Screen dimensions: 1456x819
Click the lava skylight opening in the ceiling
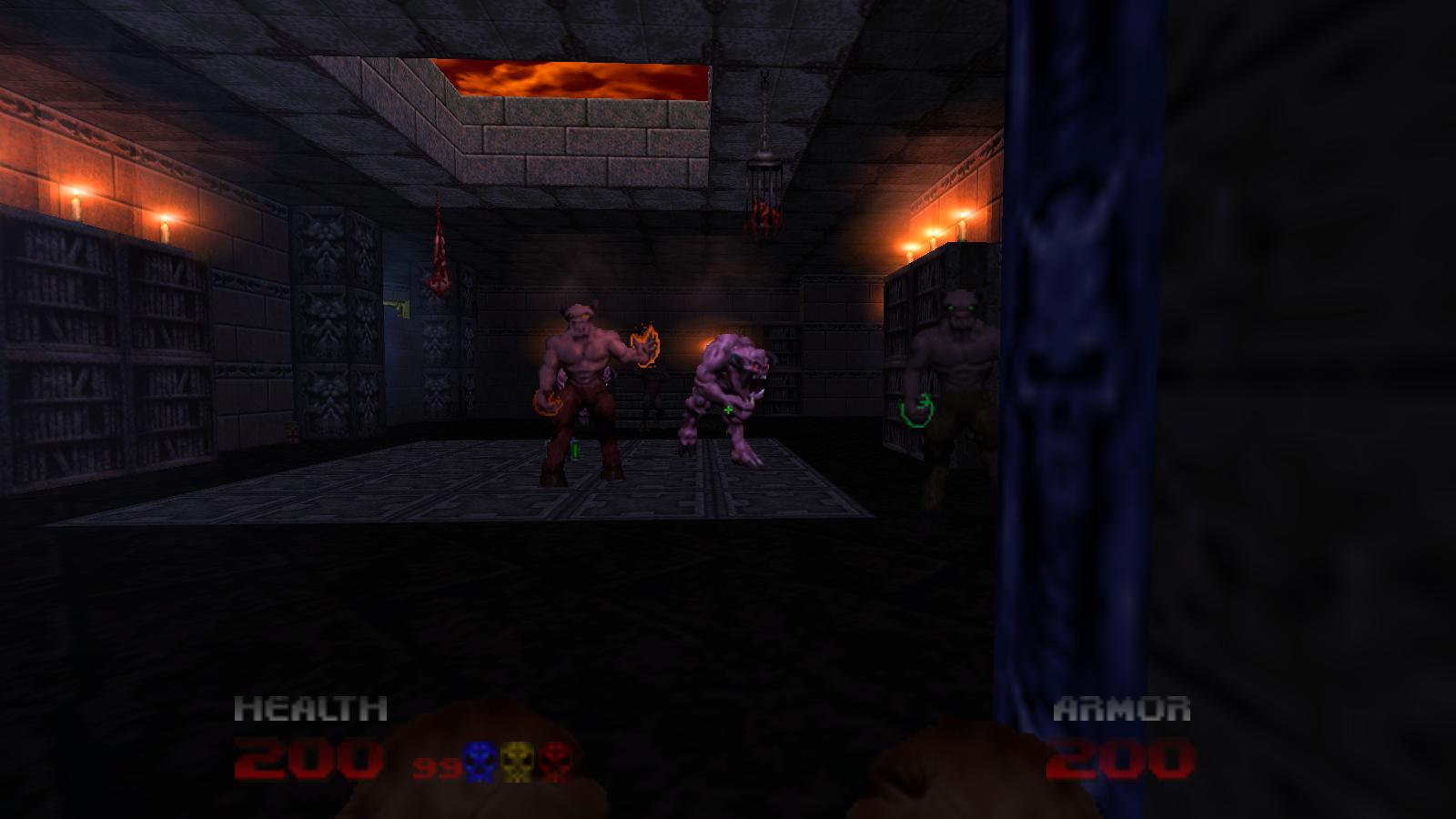tap(573, 77)
